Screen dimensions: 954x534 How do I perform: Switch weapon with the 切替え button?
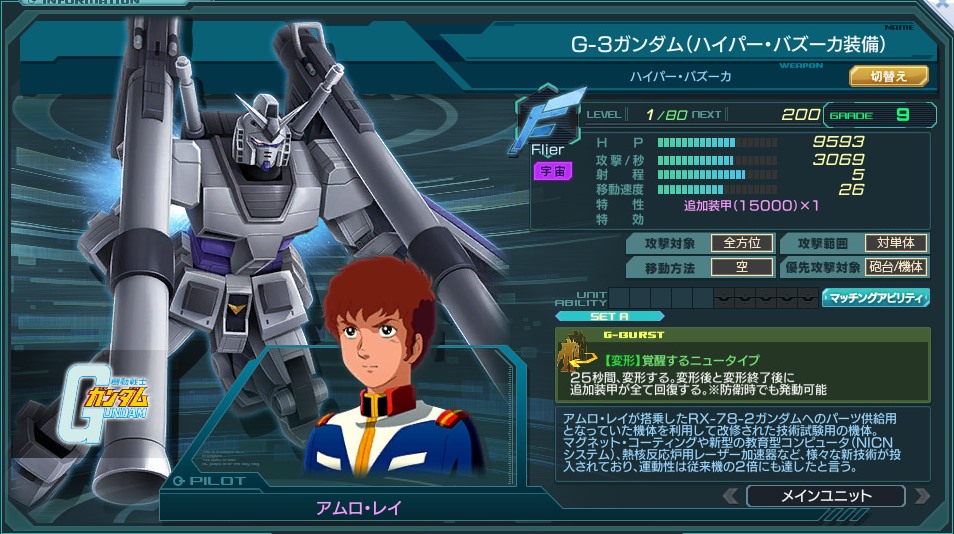(888, 76)
